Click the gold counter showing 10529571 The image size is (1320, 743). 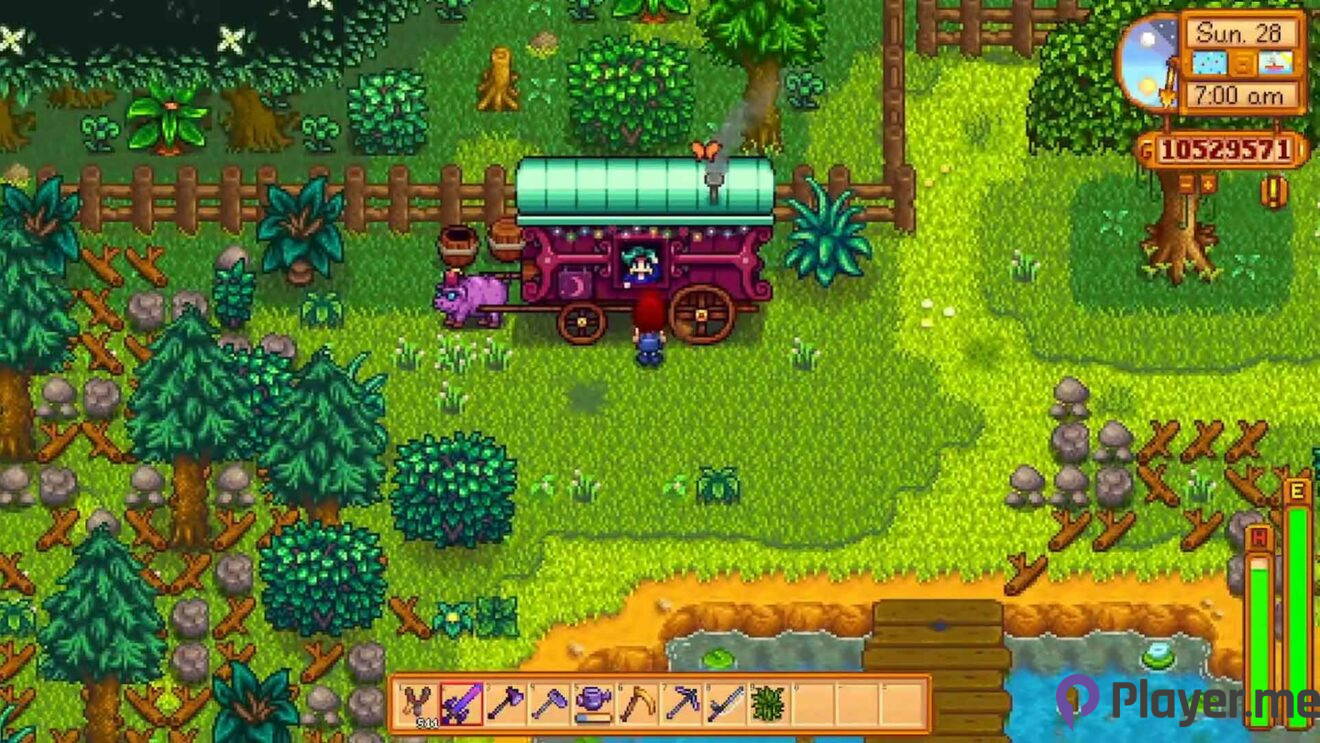[1224, 148]
